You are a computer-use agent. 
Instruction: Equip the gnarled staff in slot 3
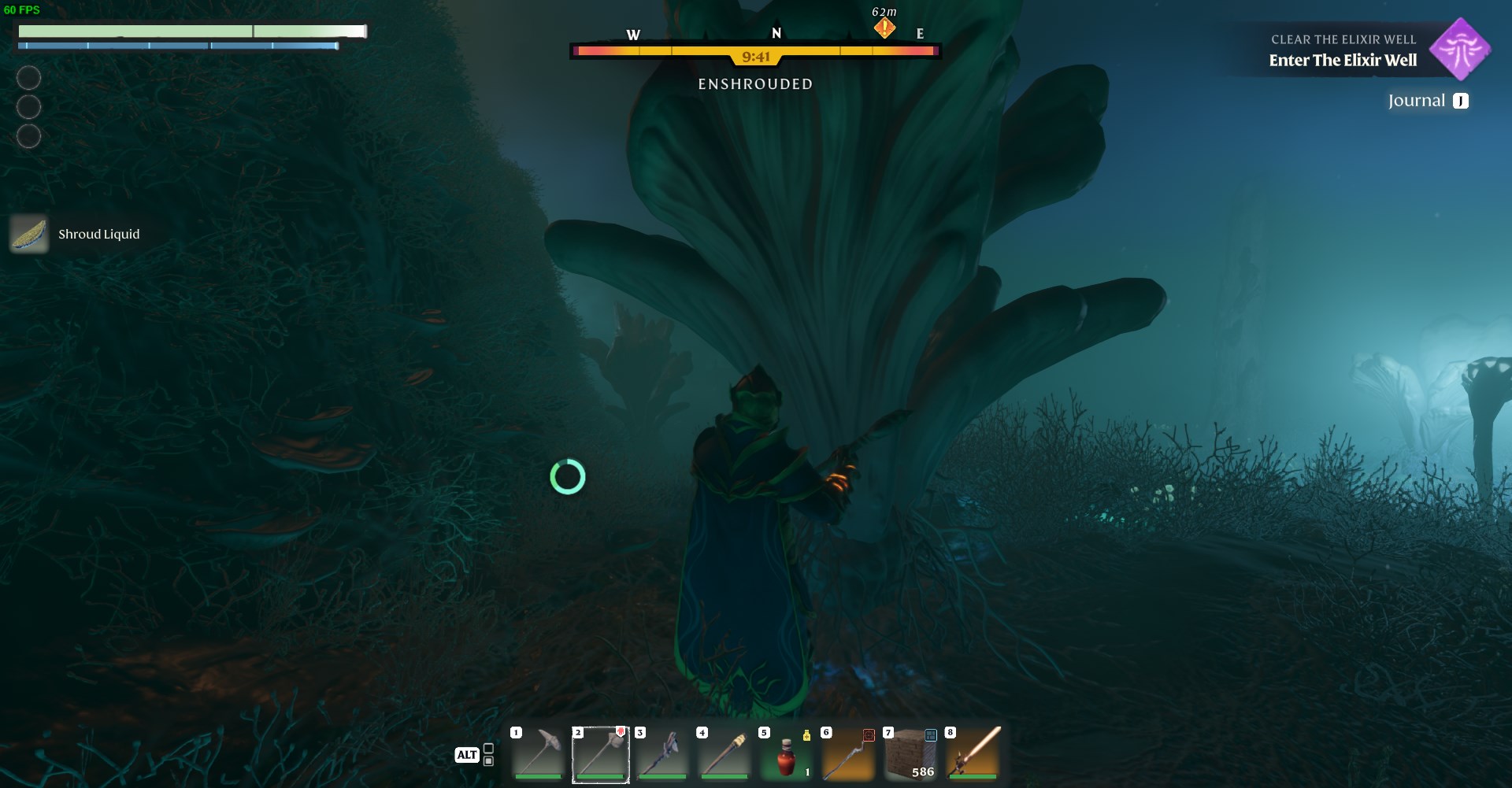point(662,754)
